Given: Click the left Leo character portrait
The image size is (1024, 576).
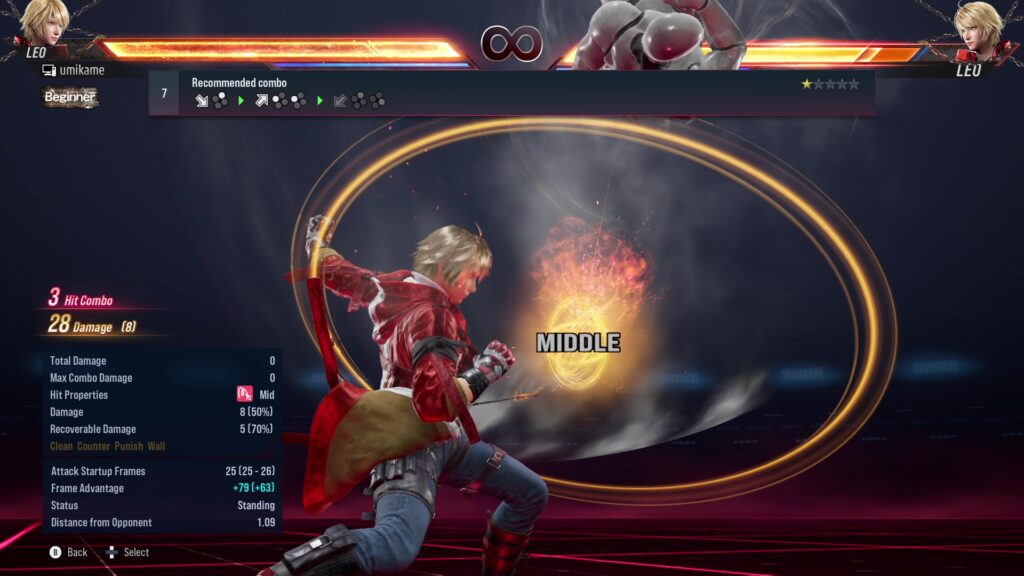Looking at the screenshot, I should click(43, 28).
